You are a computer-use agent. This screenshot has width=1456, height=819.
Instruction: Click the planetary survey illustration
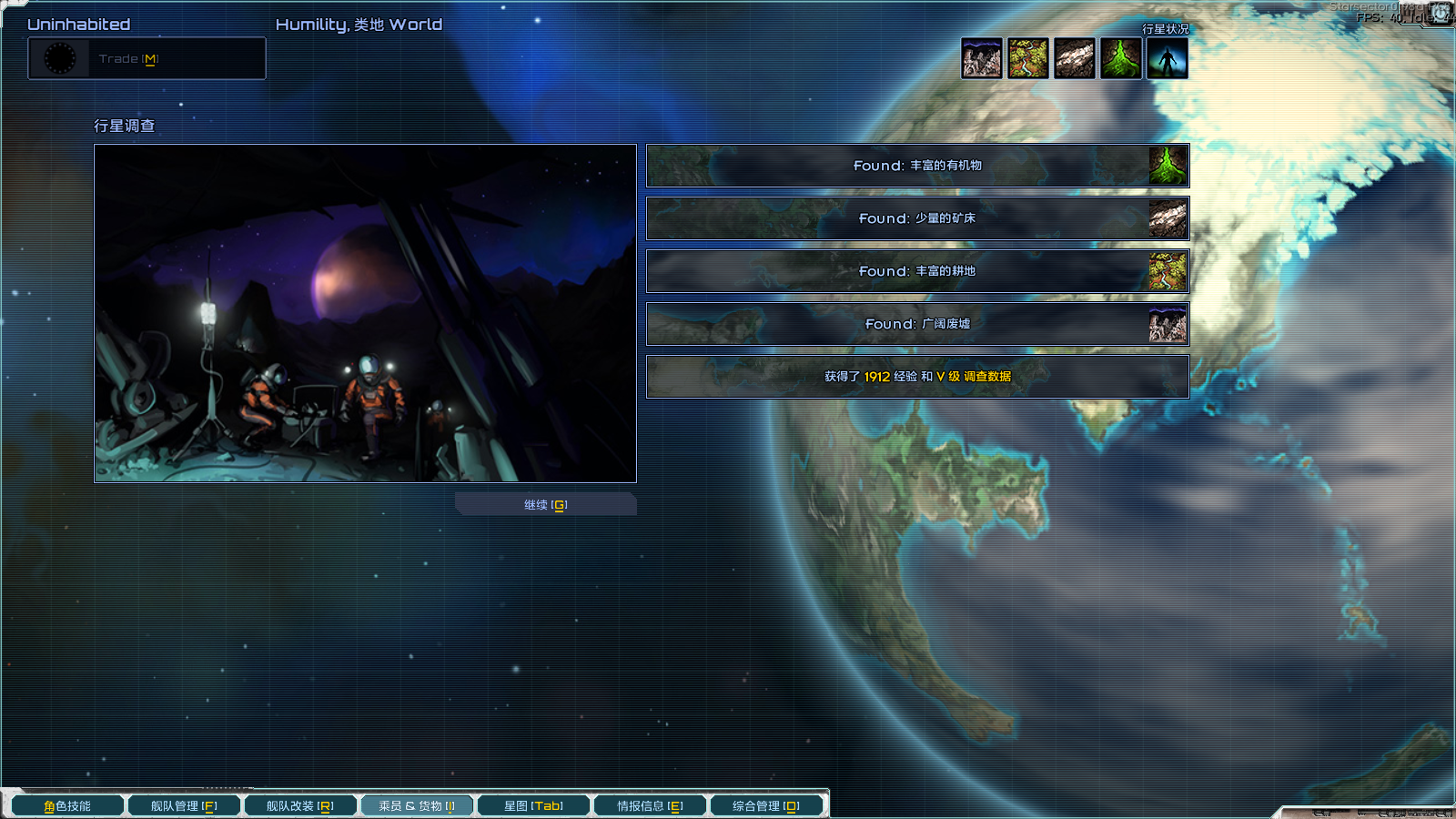[365, 313]
